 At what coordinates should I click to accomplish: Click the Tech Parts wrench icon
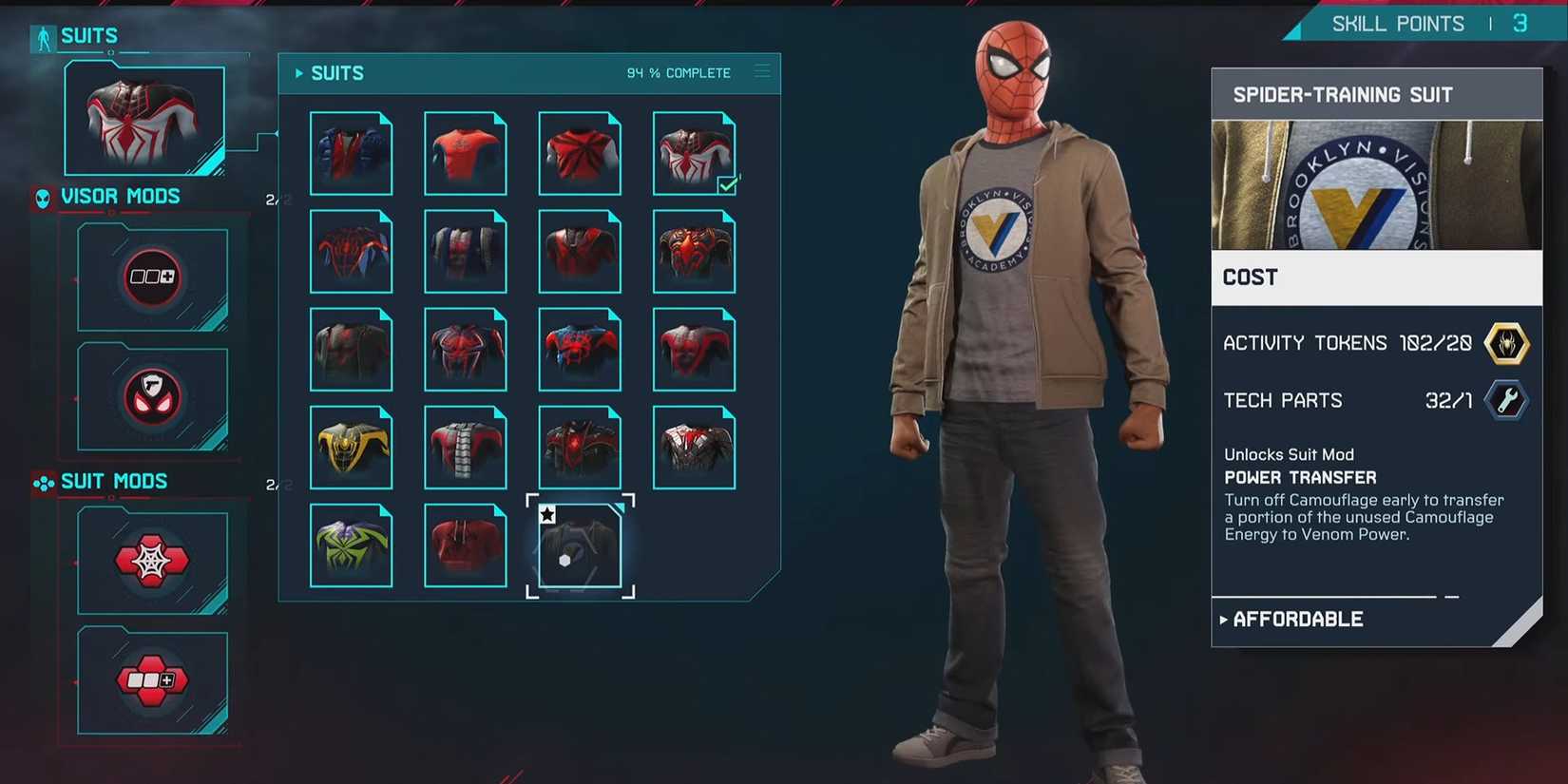[1509, 401]
